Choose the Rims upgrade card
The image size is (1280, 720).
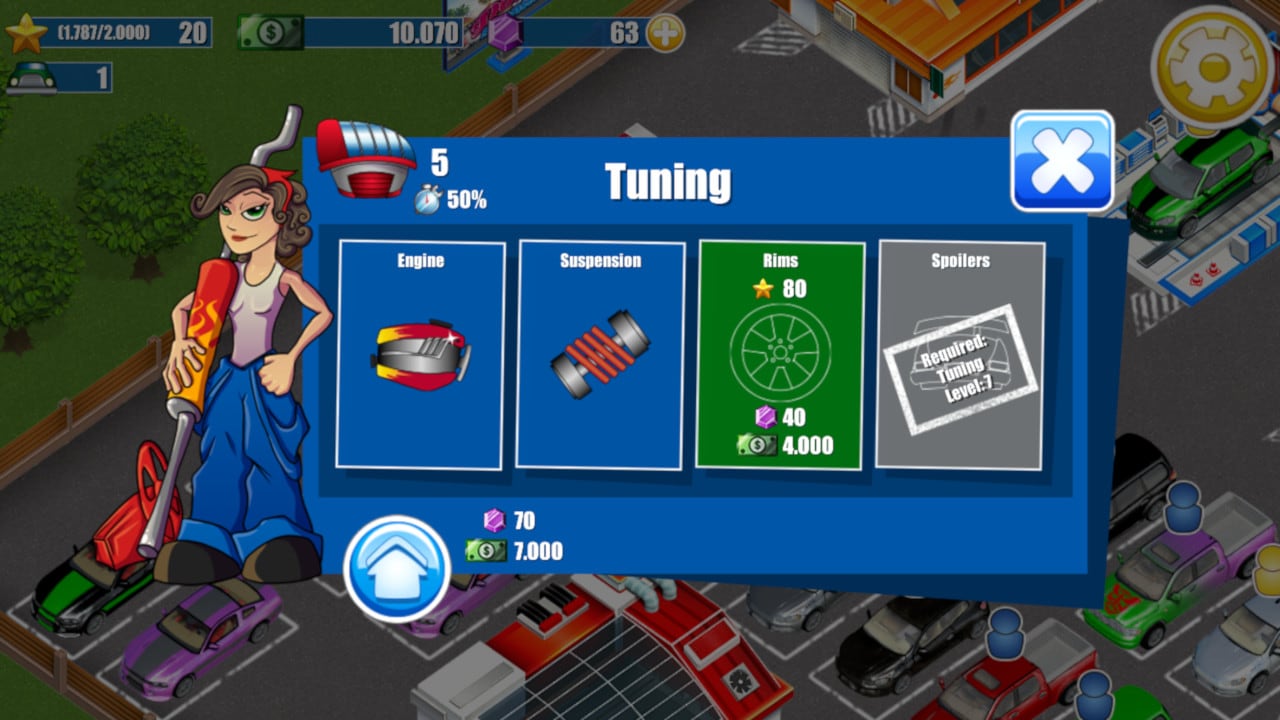click(x=781, y=355)
